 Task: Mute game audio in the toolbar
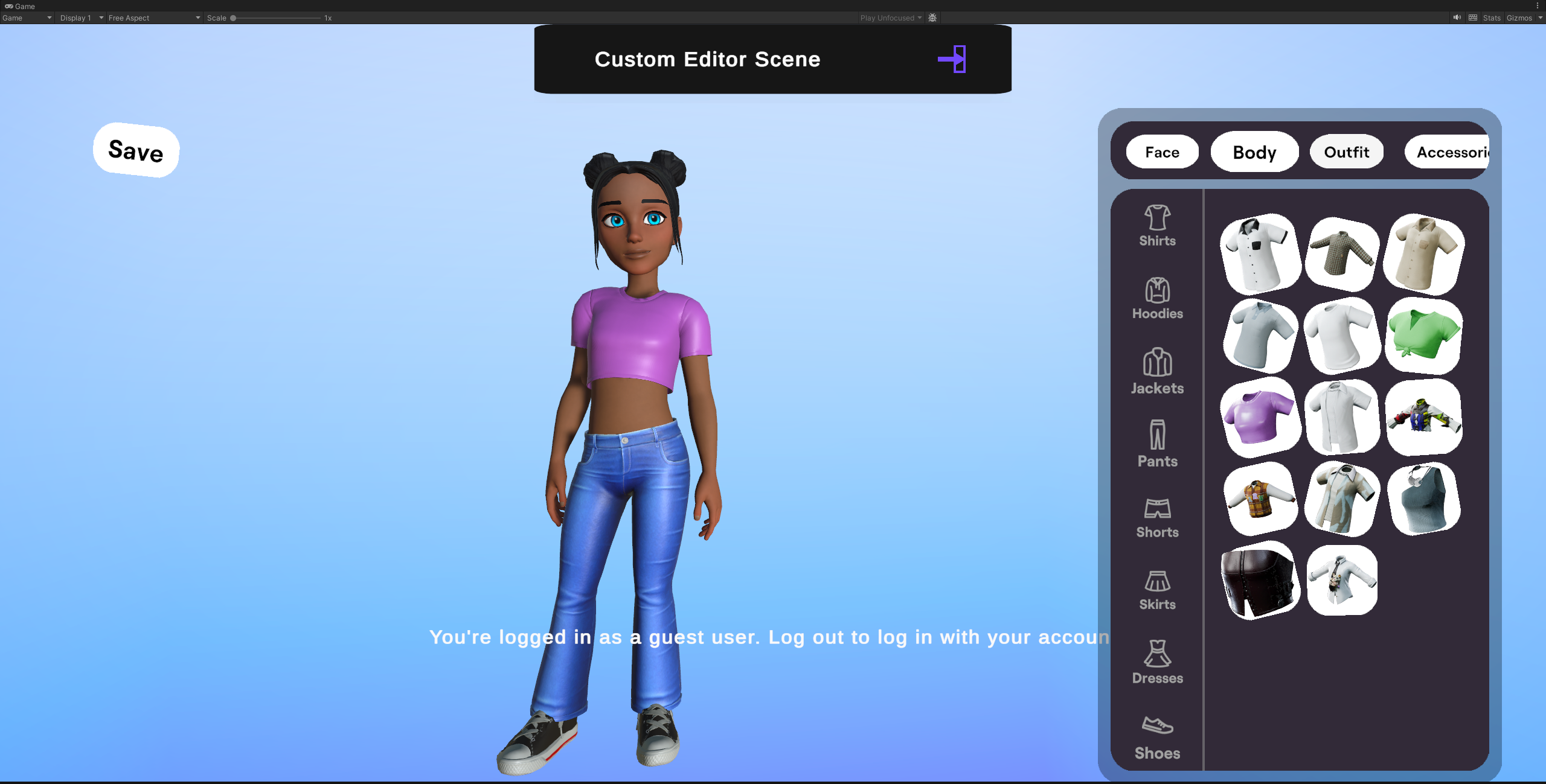pos(1456,18)
